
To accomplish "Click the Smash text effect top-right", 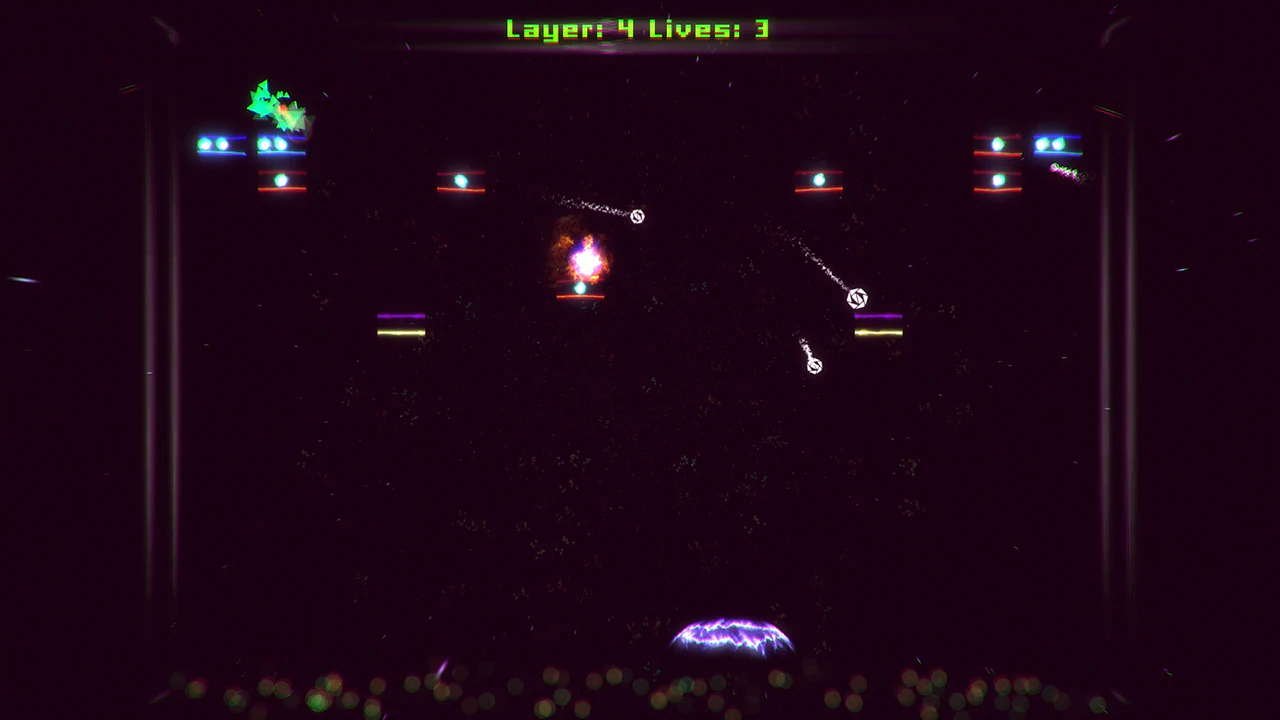I will [x=1065, y=170].
